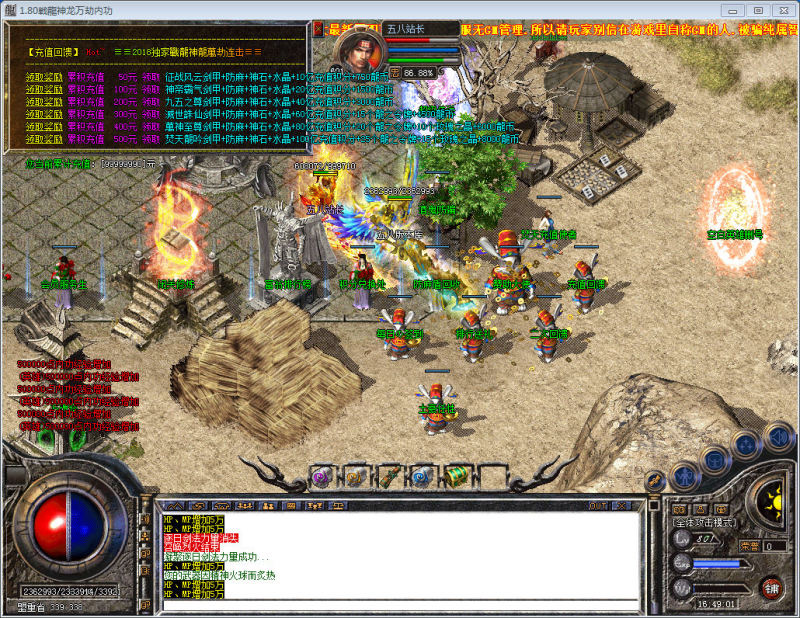Open the skills round button with sparkles

tap(745, 445)
